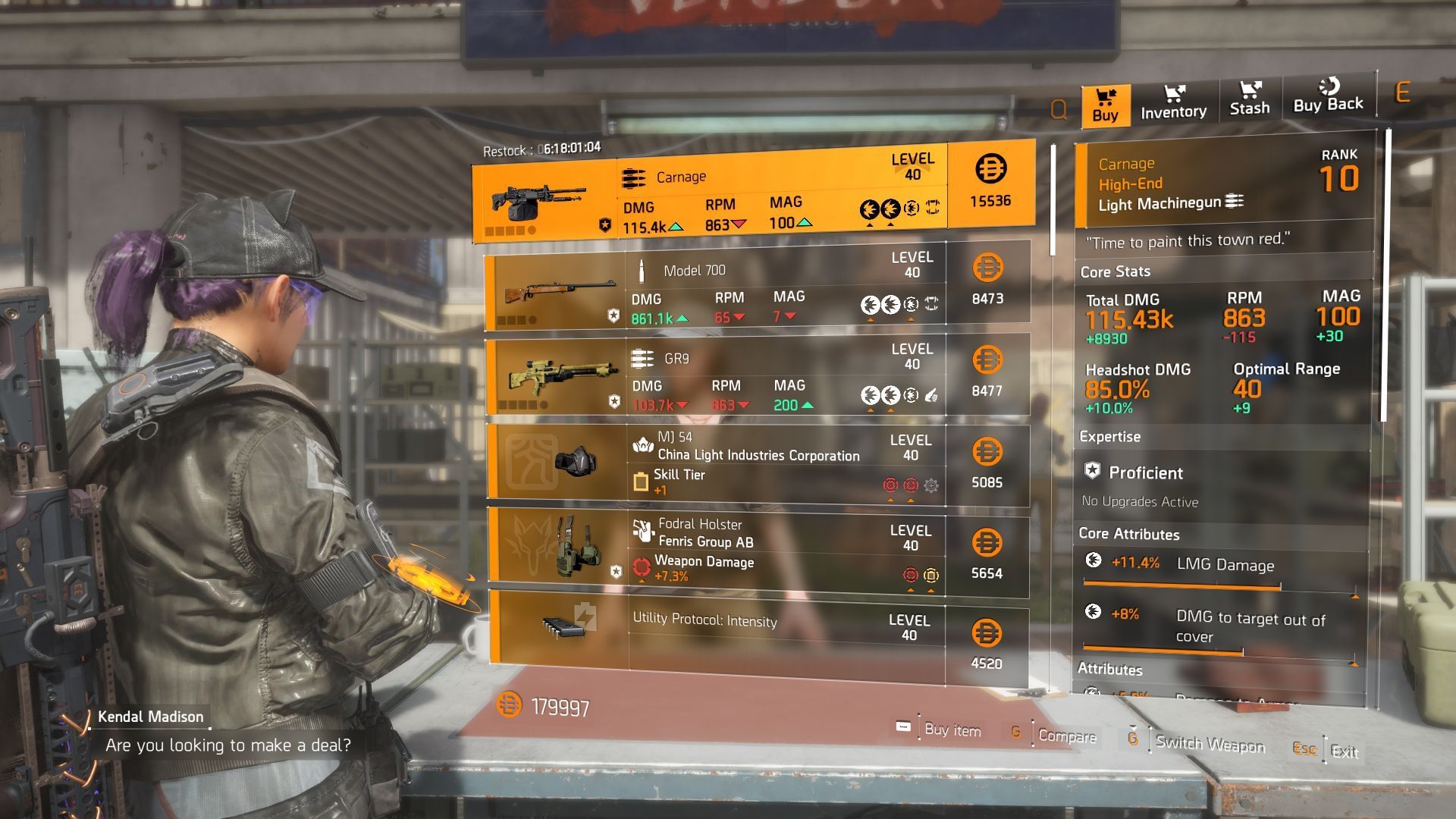Switch to the Stash tab
The height and width of the screenshot is (819, 1456).
tap(1249, 99)
